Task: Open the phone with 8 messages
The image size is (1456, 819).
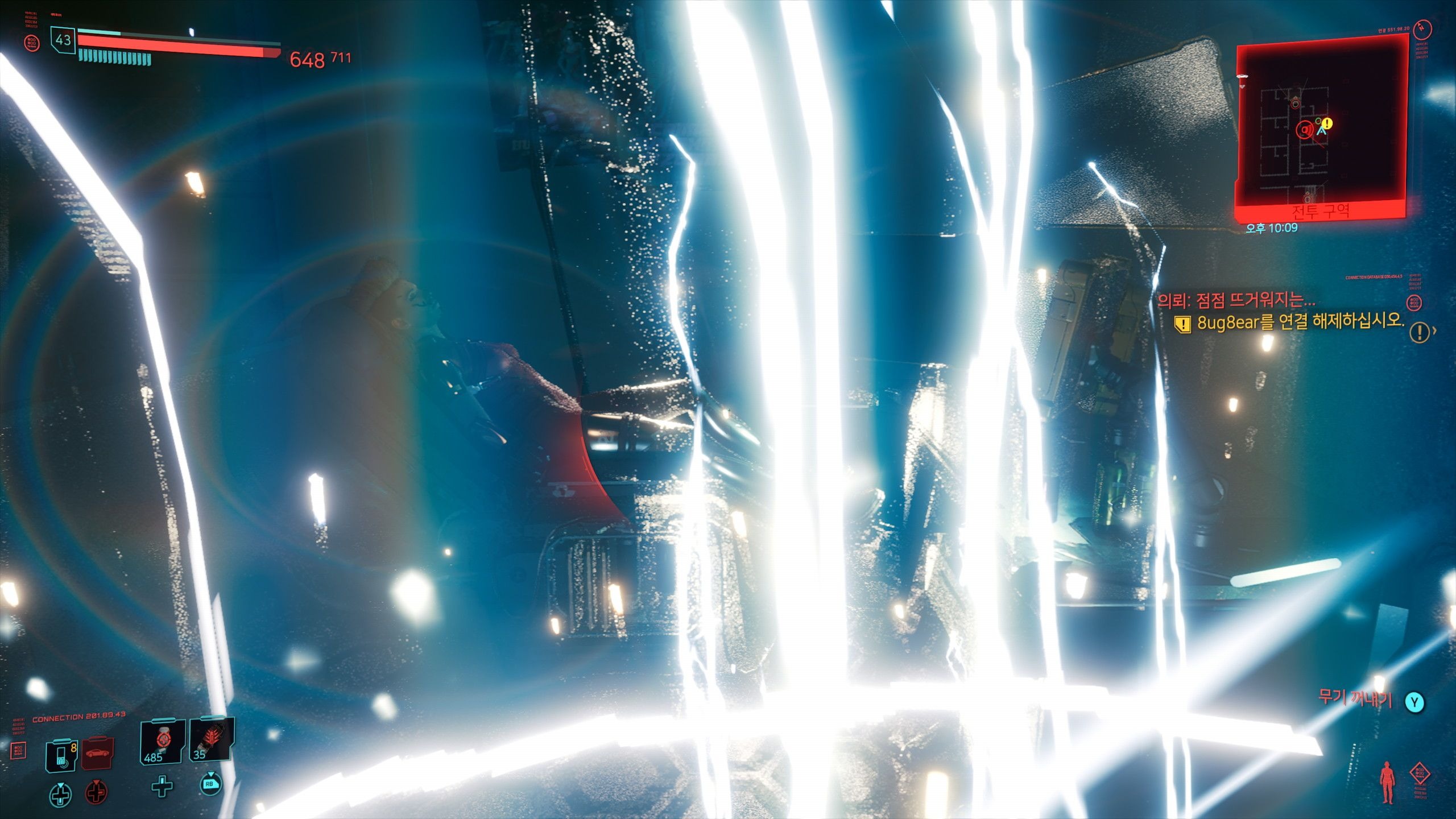Action: click(x=61, y=755)
